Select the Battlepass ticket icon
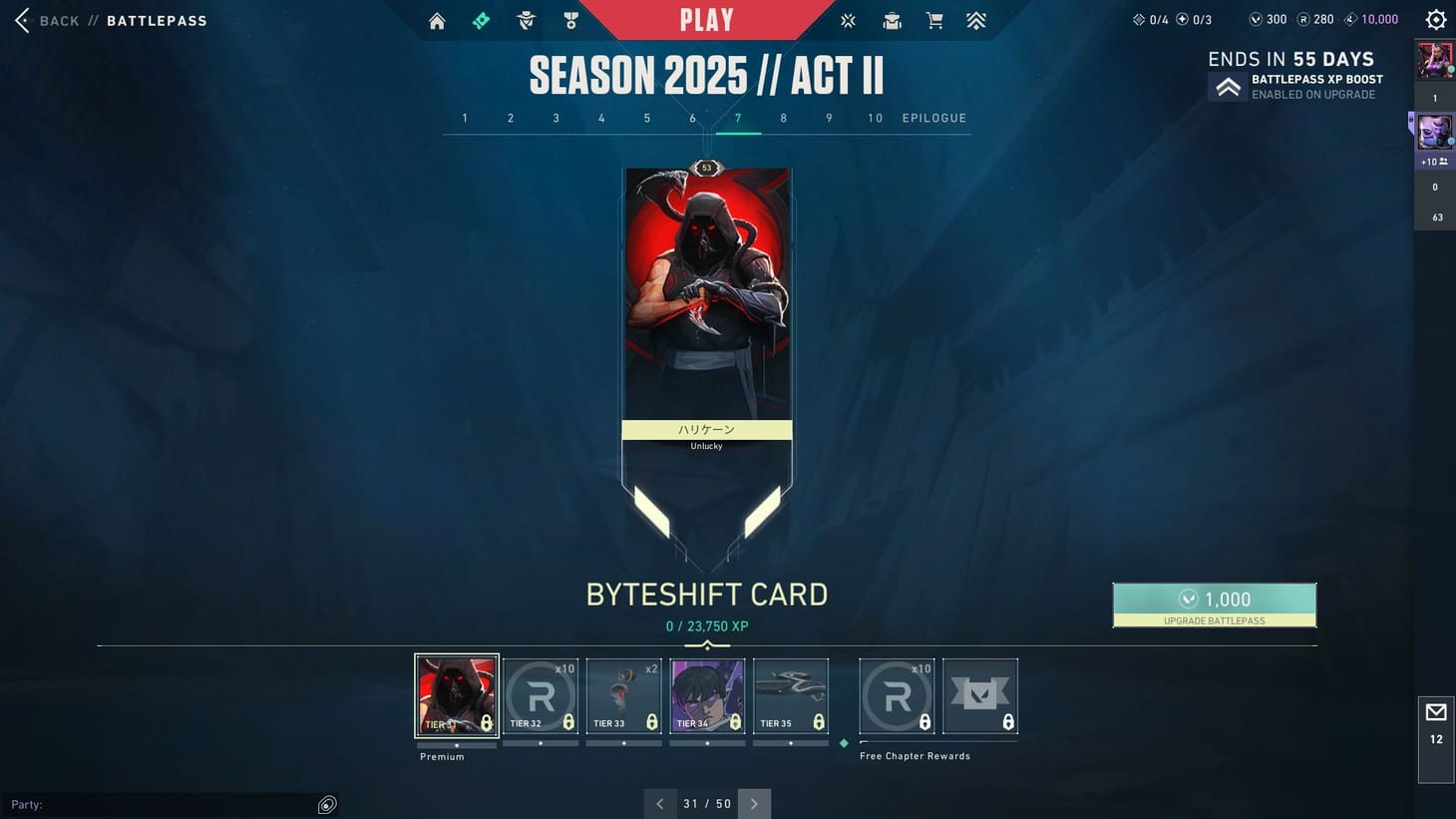 point(482,19)
